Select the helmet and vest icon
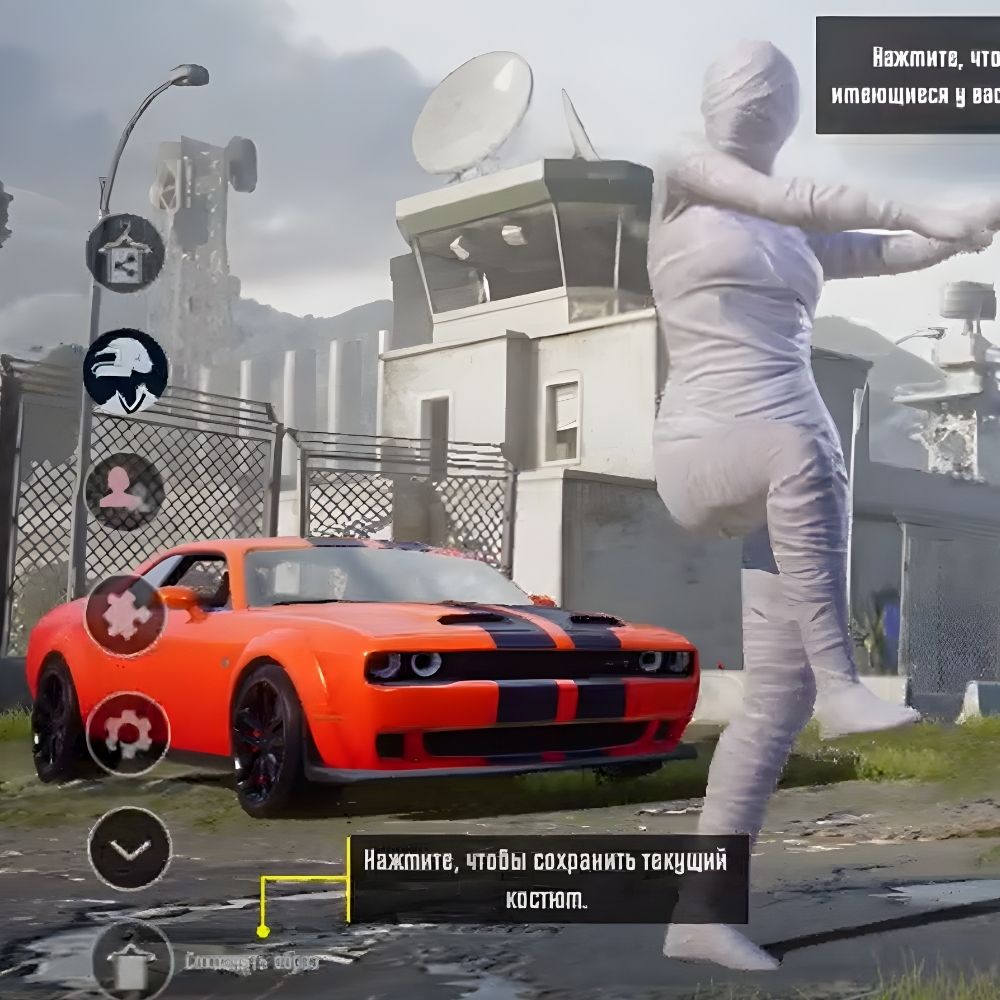This screenshot has width=1000, height=1000. (126, 372)
